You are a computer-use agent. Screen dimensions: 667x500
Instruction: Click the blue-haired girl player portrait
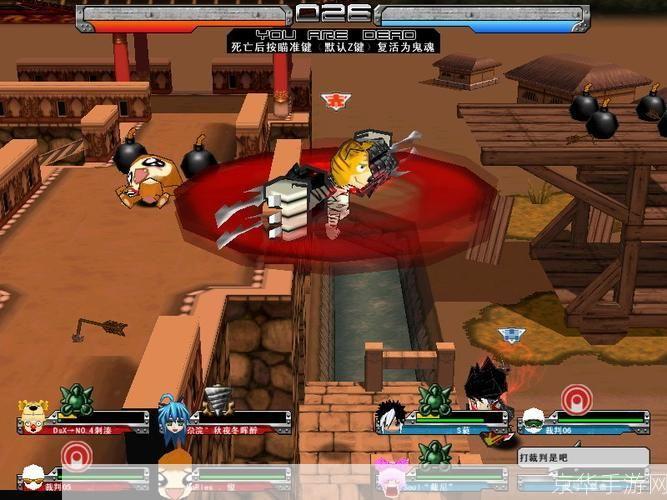pos(171,416)
